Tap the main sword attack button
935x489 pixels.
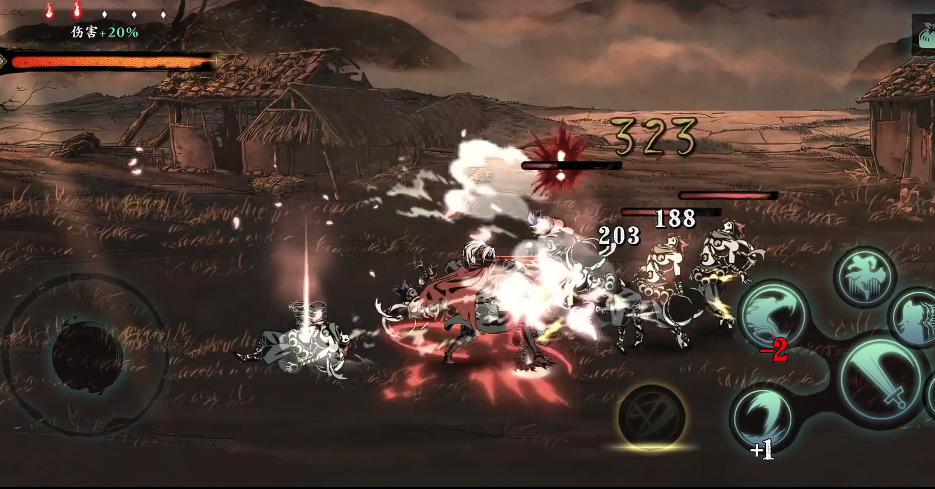pyautogui.click(x=880, y=381)
